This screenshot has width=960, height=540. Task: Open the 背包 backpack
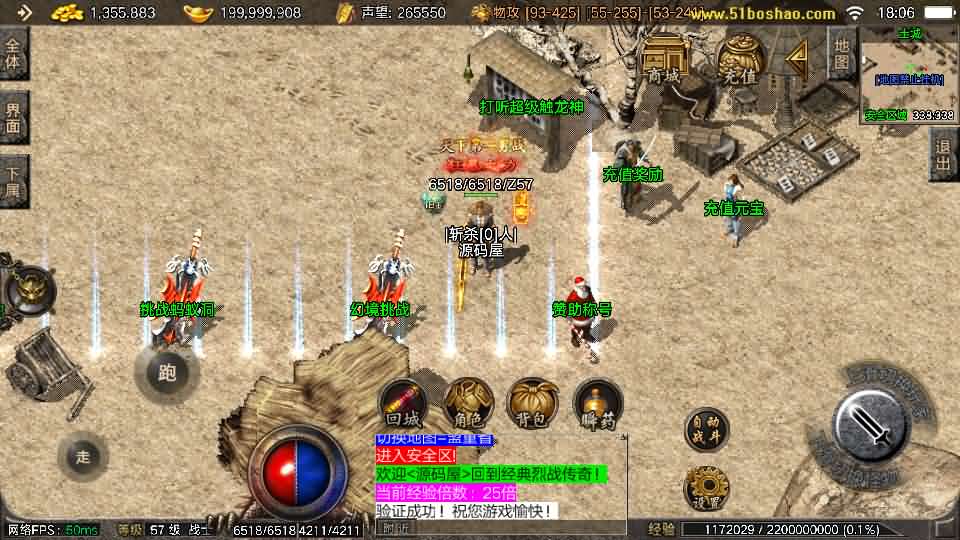tap(533, 405)
